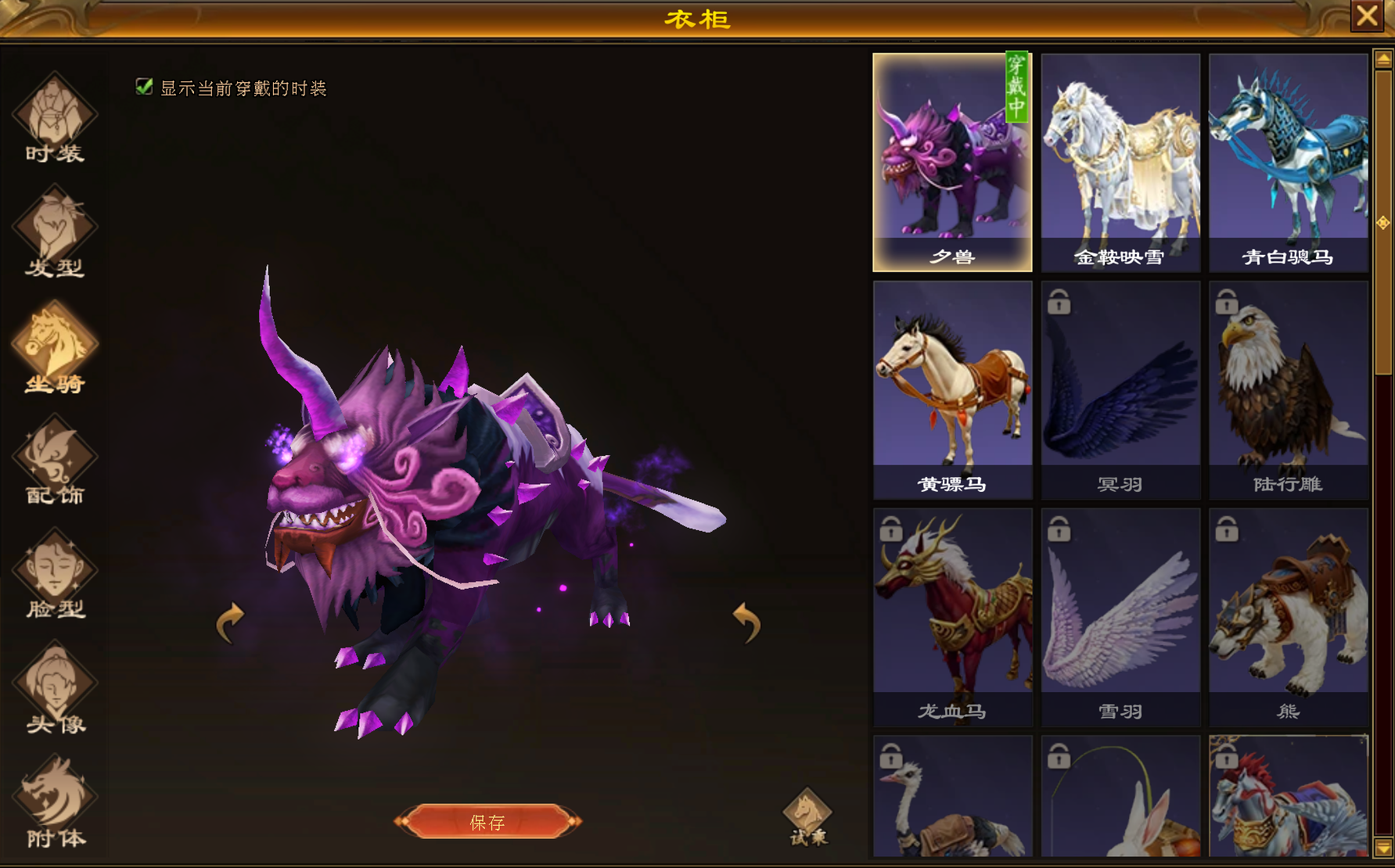Choose the 金鞍映雪 white horse mount
The image size is (1395, 868).
pos(1120,163)
